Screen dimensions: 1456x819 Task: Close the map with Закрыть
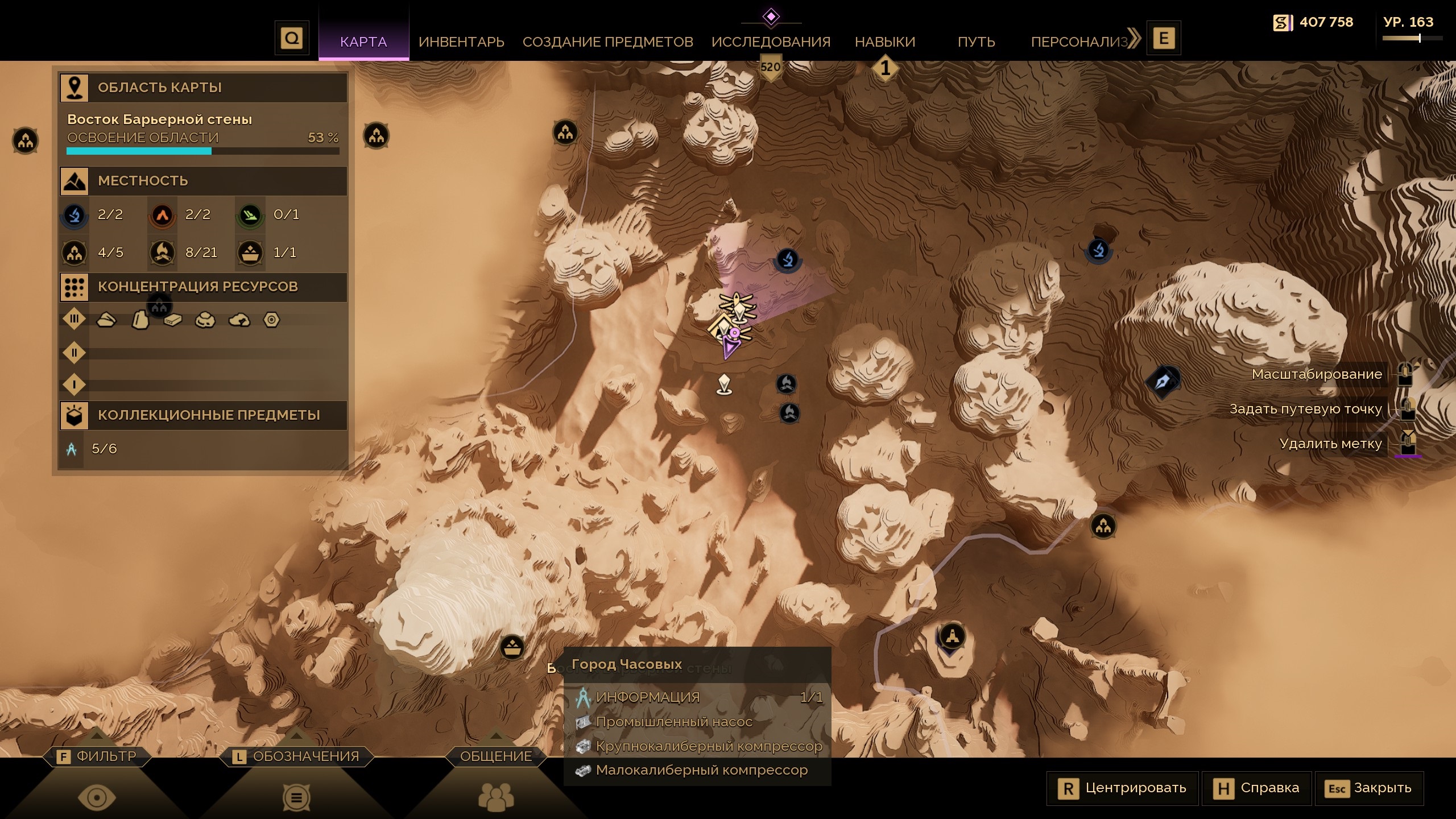(1368, 788)
